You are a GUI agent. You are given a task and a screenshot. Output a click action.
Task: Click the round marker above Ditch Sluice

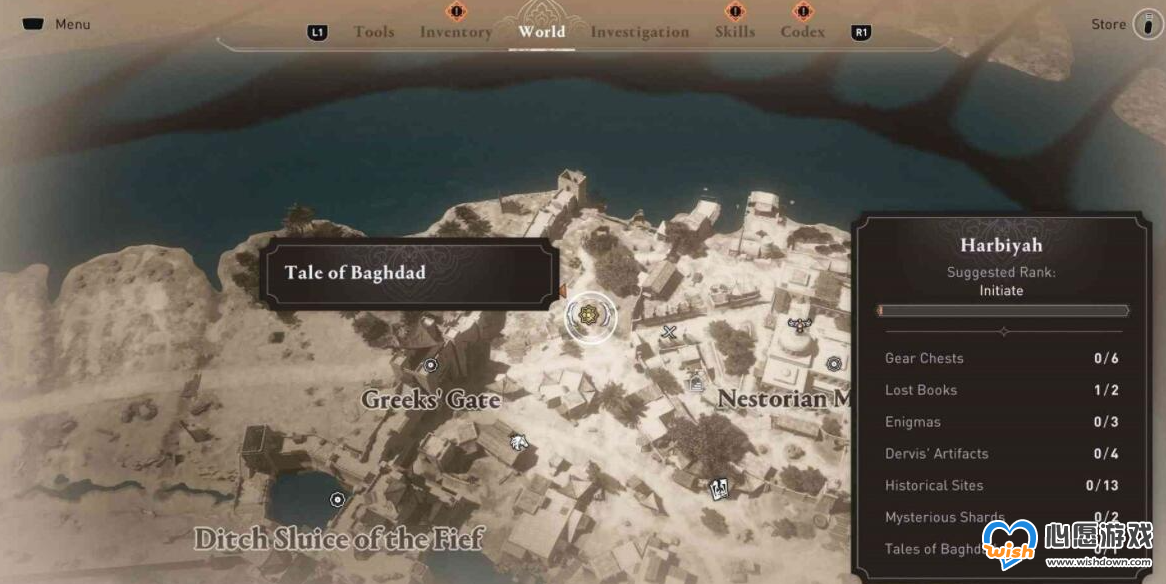click(x=338, y=499)
